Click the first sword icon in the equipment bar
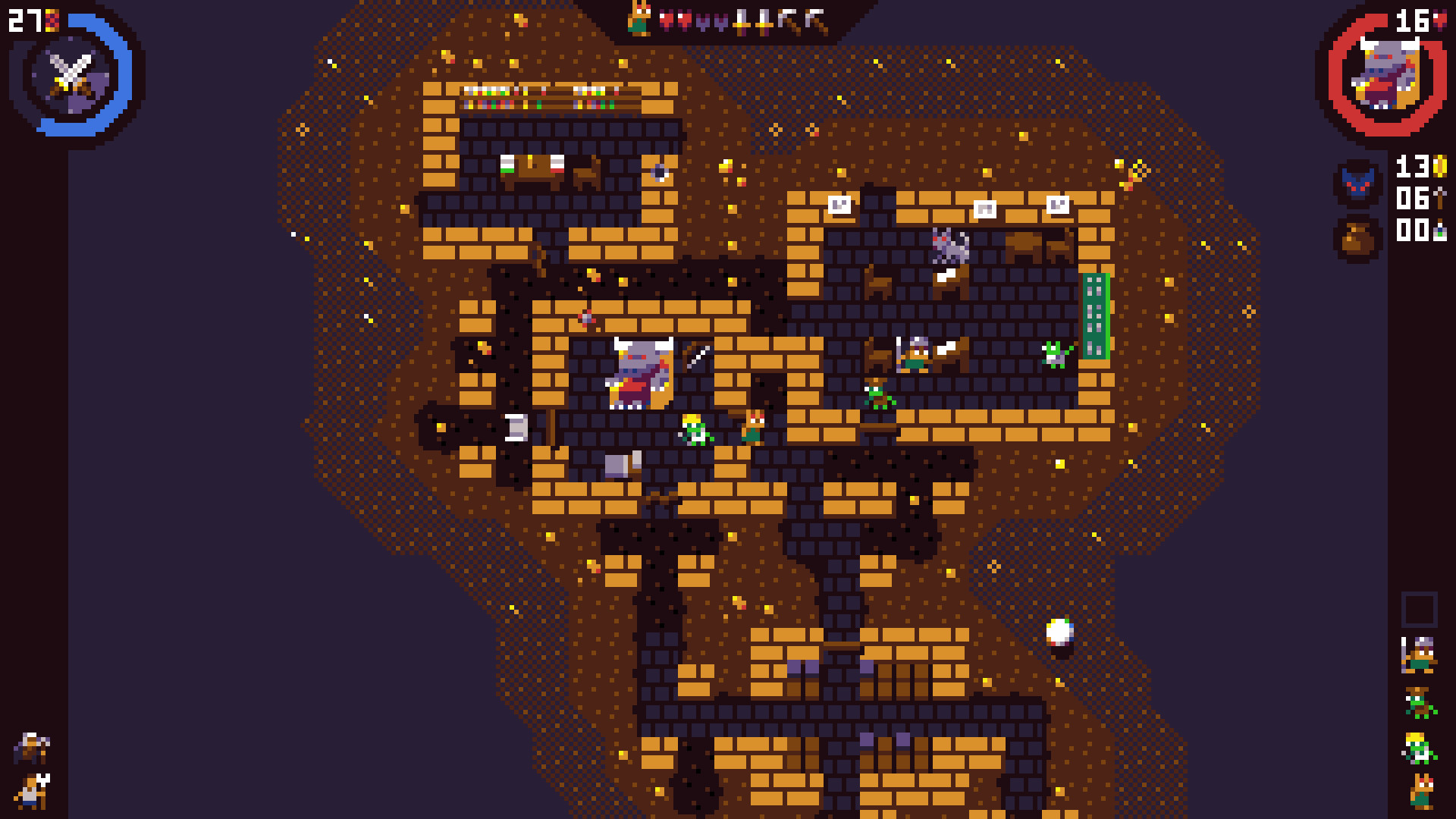This screenshot has height=819, width=1456. 742,20
